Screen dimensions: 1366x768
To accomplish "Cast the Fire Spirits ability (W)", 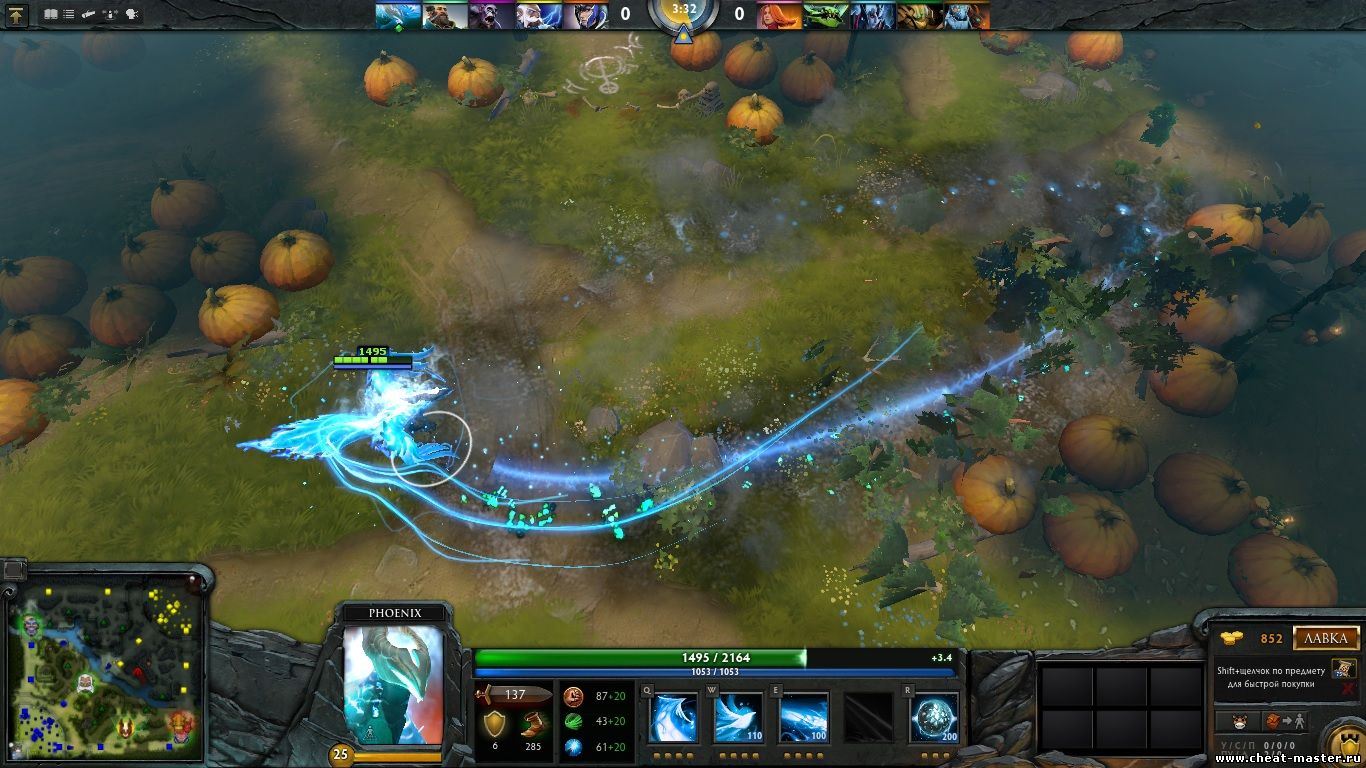I will pos(738,718).
